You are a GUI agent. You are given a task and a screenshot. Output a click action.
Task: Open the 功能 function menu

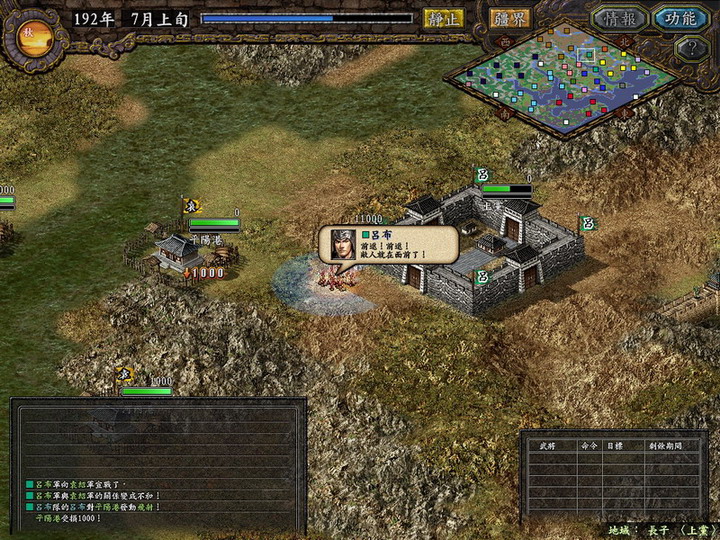[x=680, y=18]
